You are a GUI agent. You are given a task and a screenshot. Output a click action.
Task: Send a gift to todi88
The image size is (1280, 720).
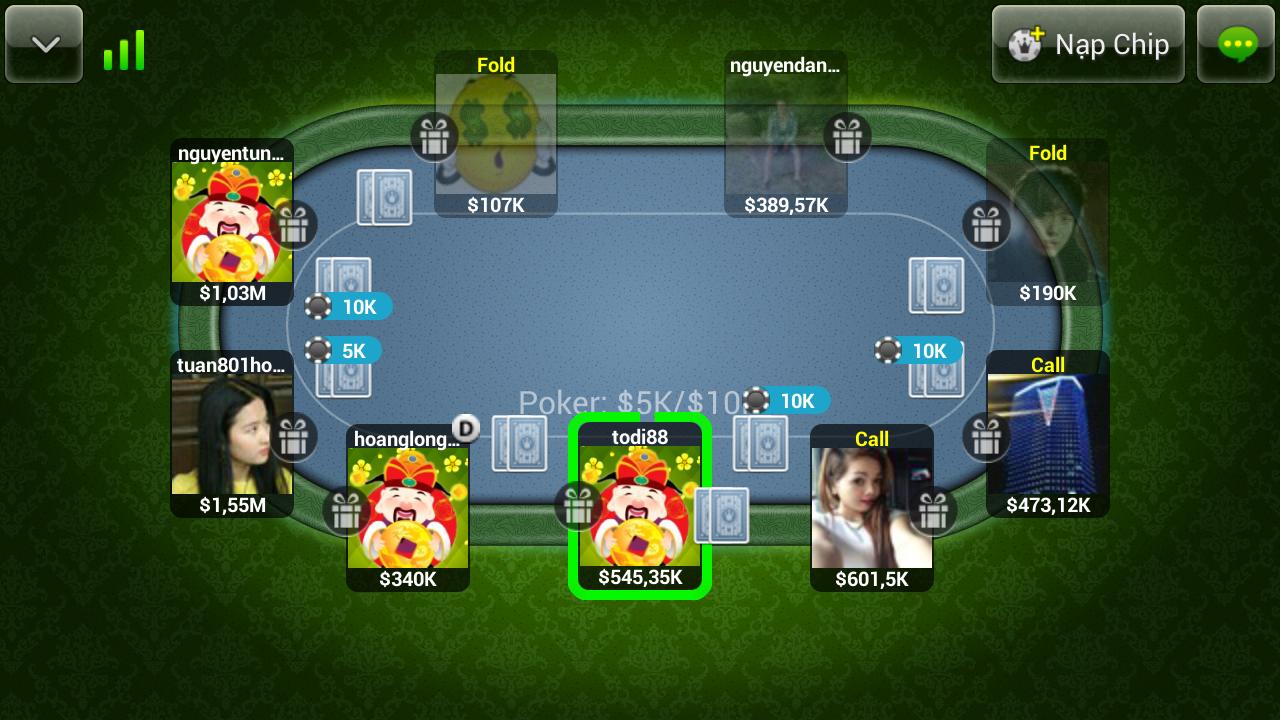(577, 506)
